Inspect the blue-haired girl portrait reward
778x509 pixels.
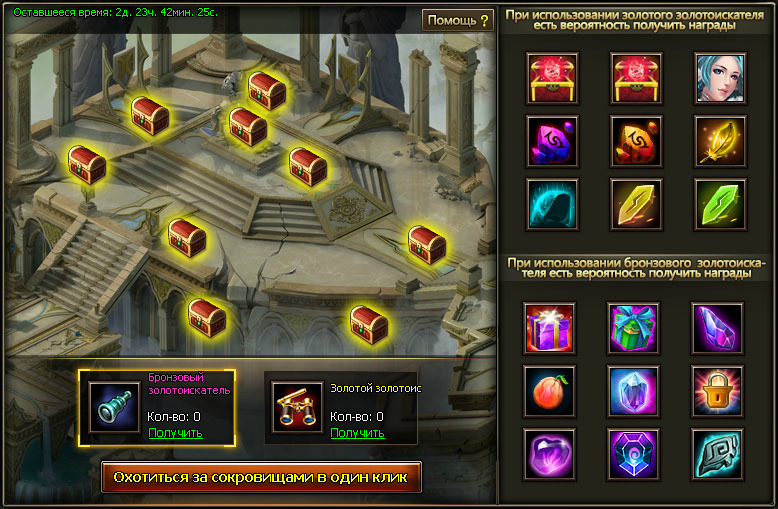point(718,77)
